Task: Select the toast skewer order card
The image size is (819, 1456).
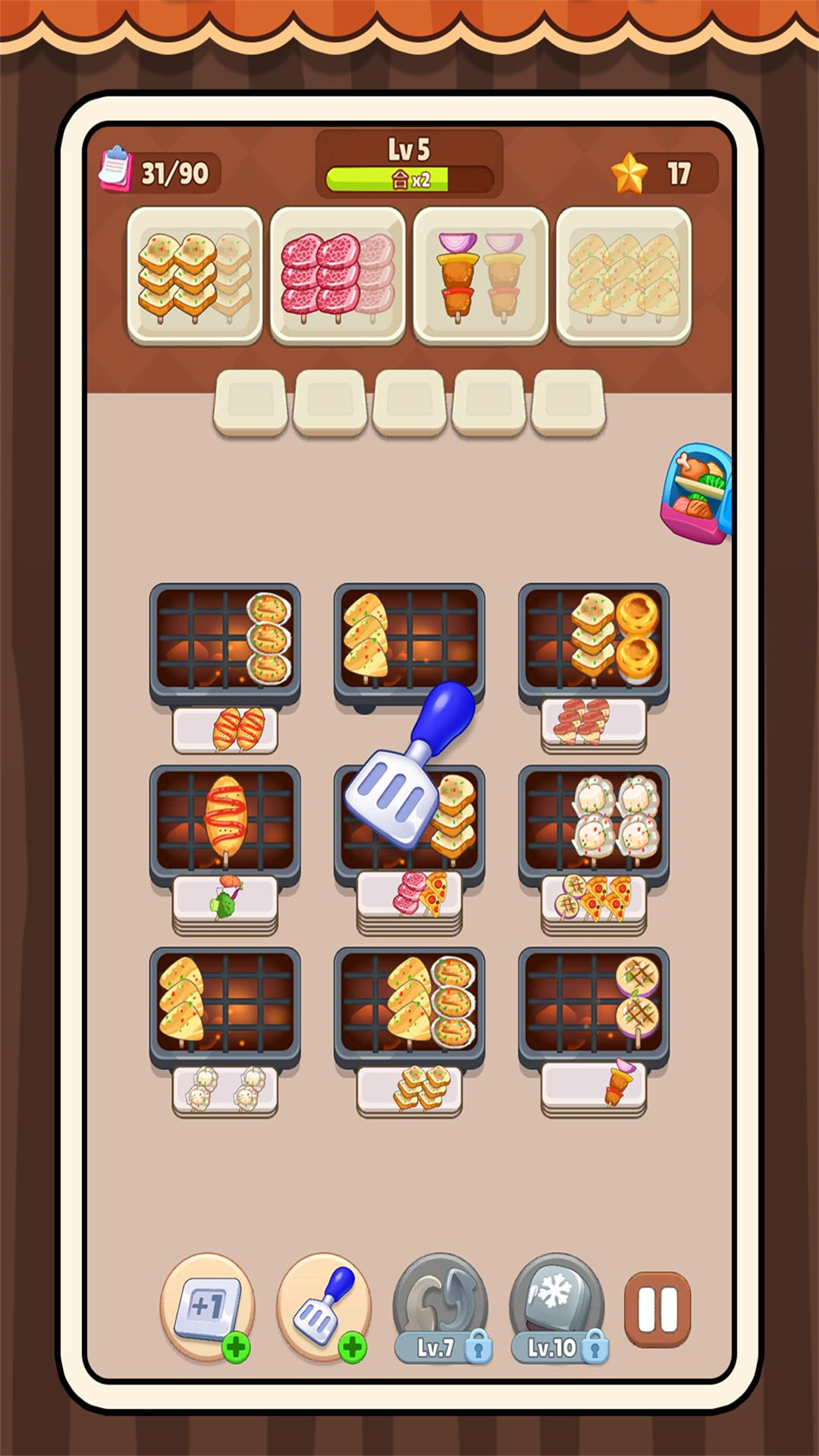Action: [x=195, y=276]
